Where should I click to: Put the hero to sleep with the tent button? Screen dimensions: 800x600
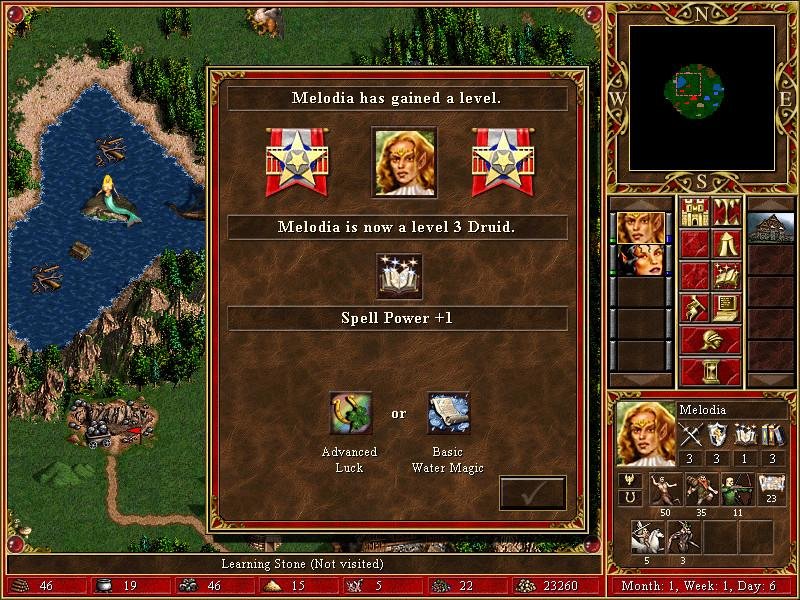(726, 243)
